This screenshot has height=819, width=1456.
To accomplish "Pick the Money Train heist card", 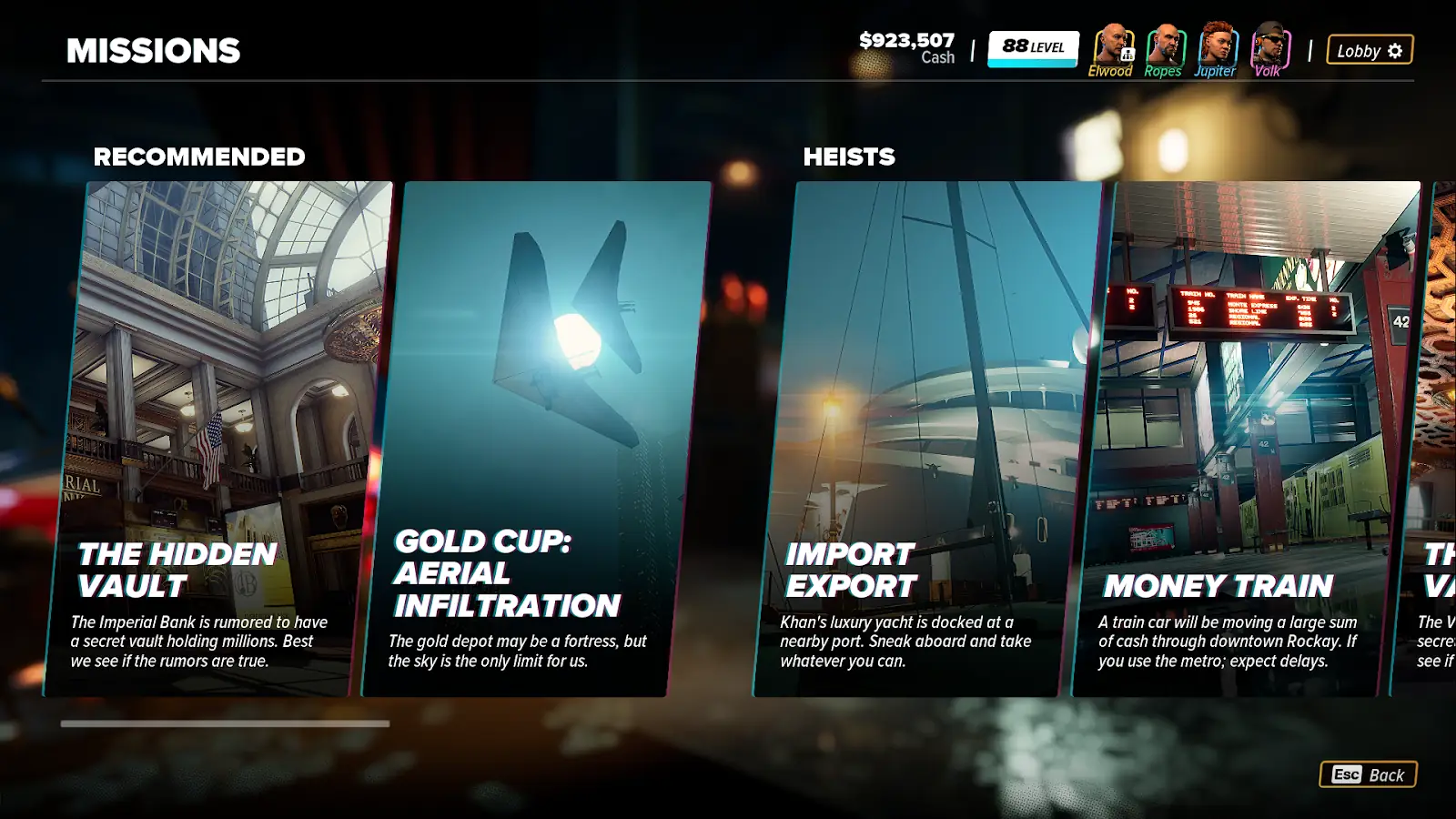I will tap(1247, 437).
